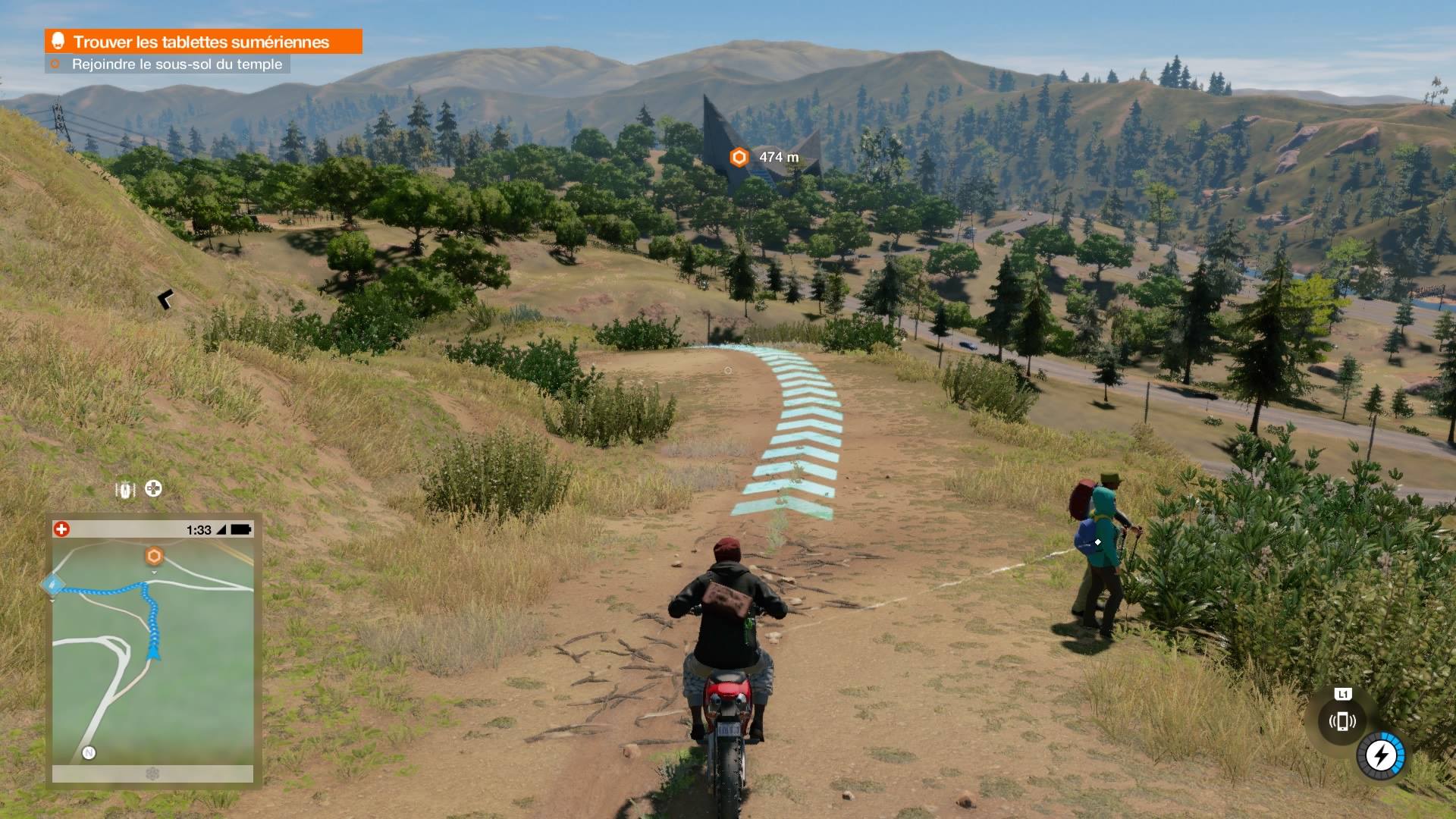Select the quadcopter drone gadget icon
This screenshot has height=819, width=1456.
tap(154, 489)
